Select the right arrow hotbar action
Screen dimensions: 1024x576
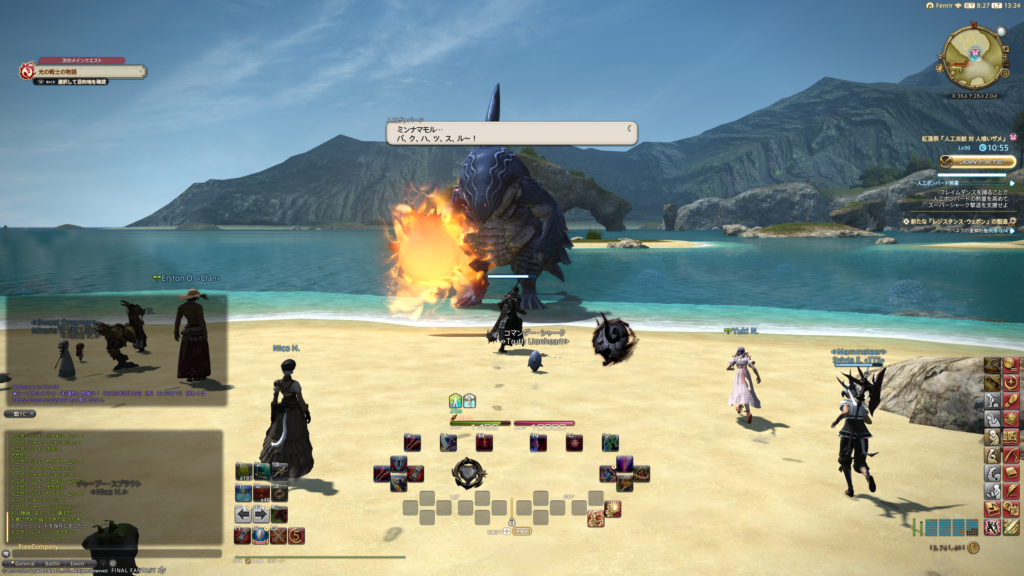point(261,514)
